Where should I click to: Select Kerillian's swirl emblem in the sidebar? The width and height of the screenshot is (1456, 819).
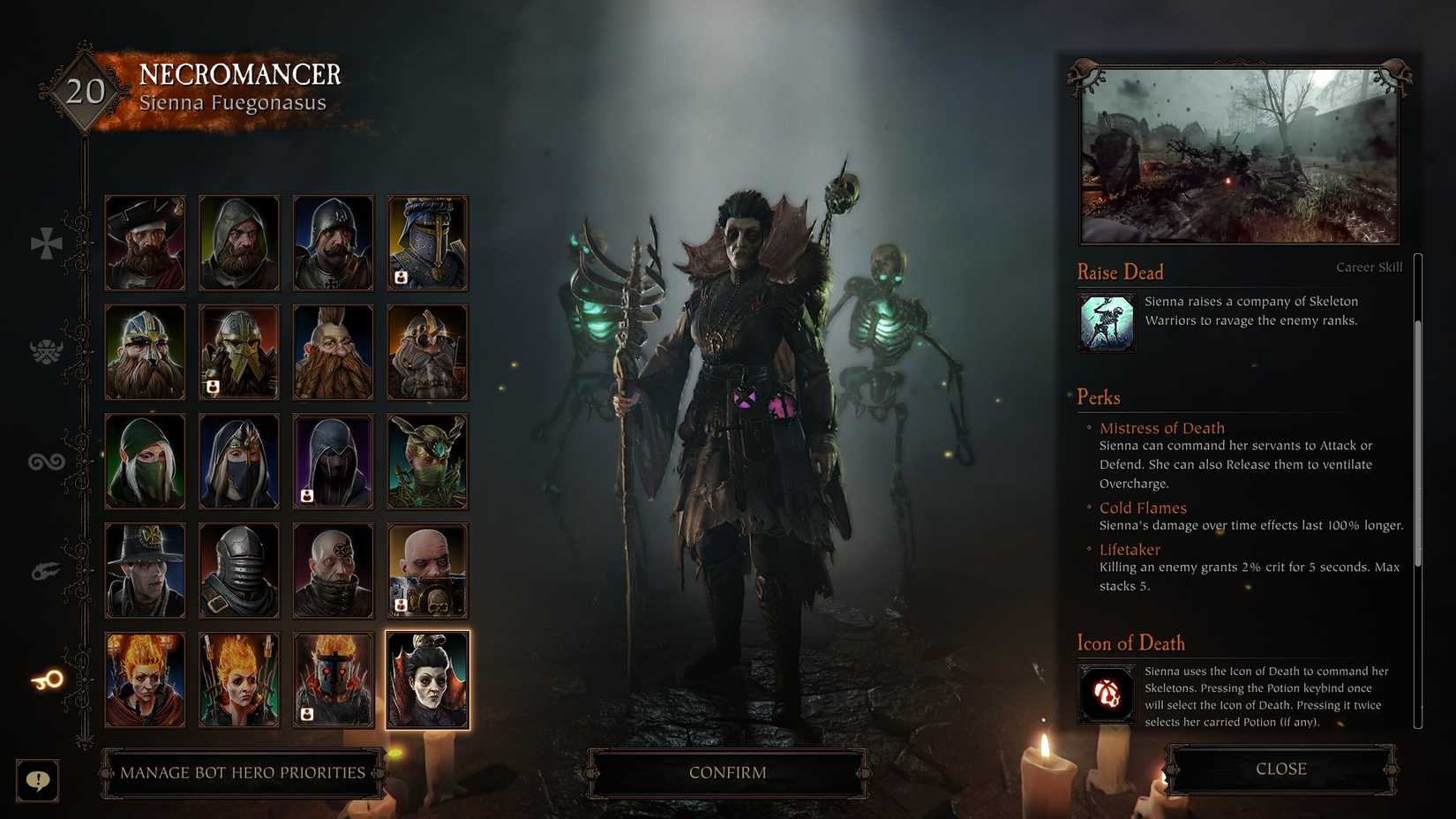tap(46, 461)
